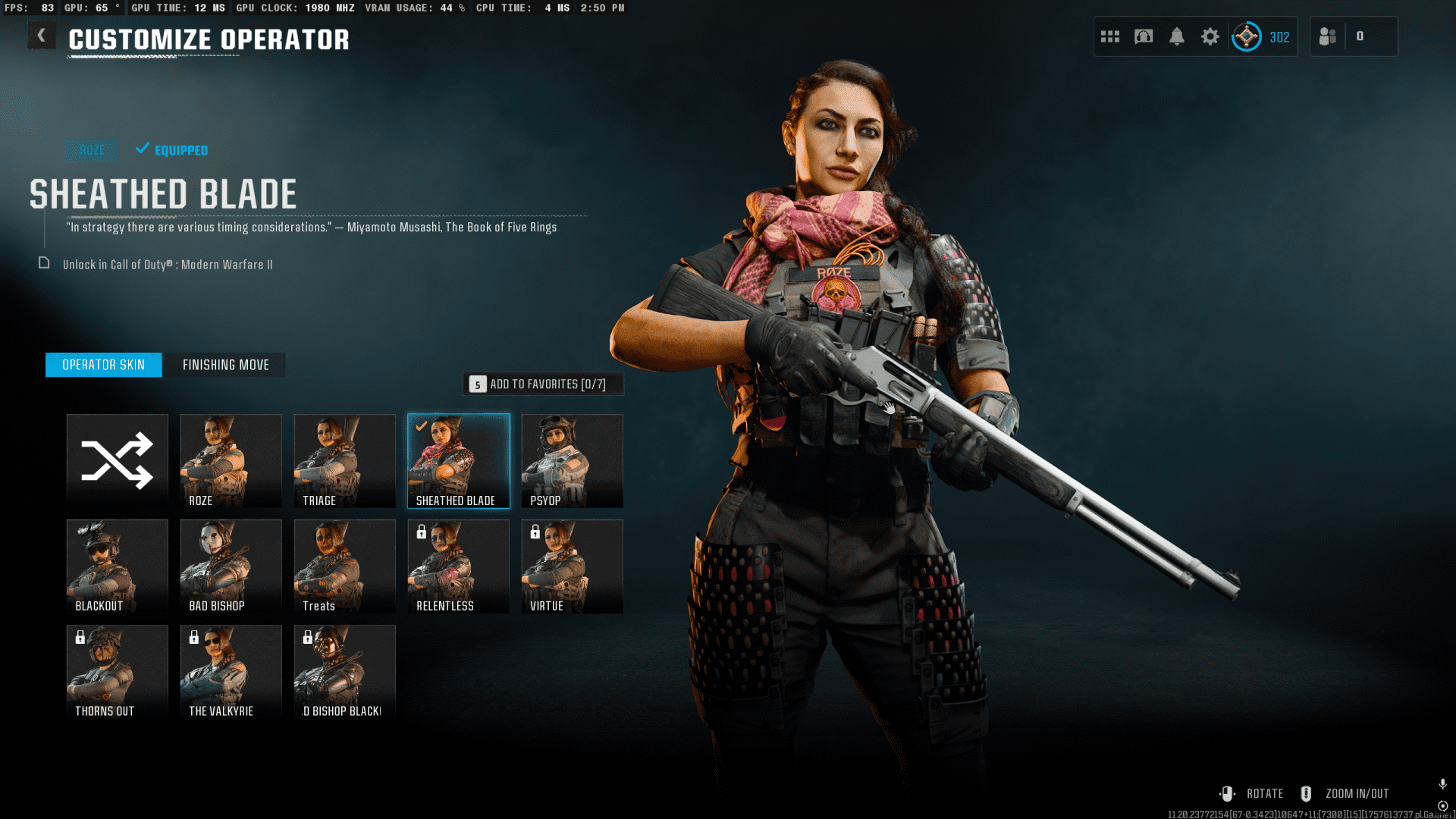
Task: Open the notifications bell
Action: pyautogui.click(x=1177, y=36)
